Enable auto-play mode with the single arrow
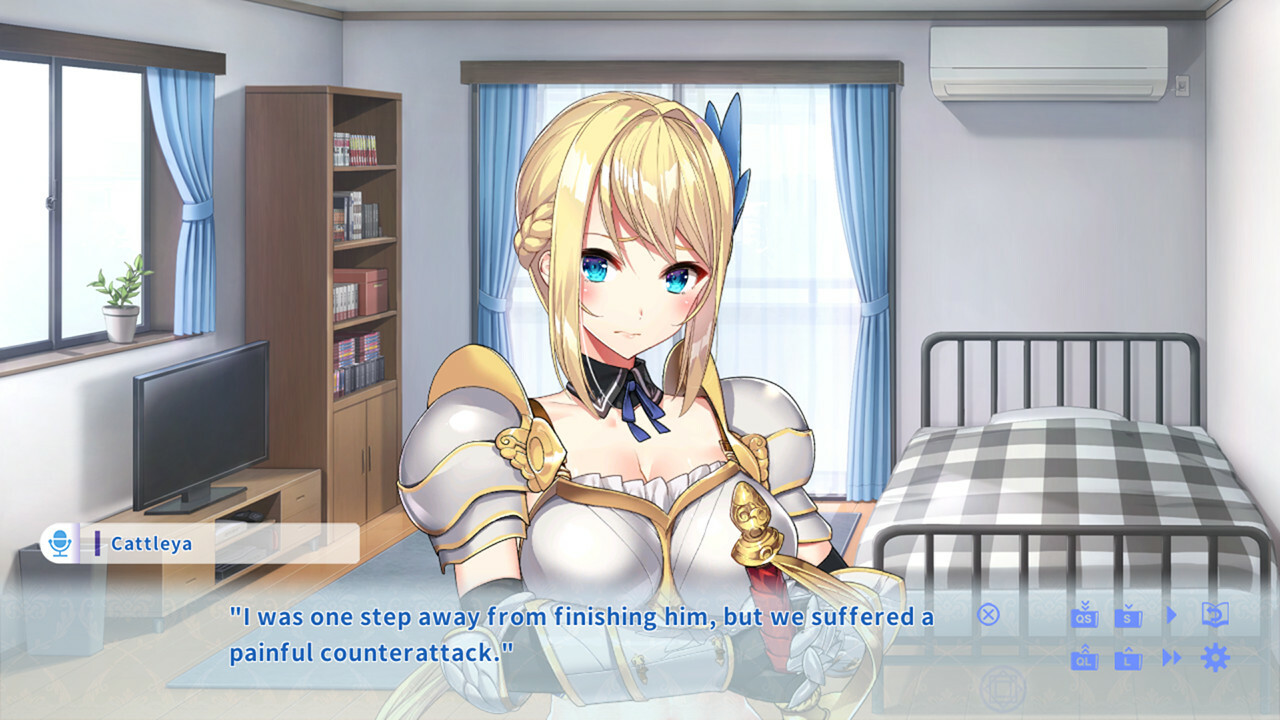The height and width of the screenshot is (720, 1280). tap(1171, 615)
